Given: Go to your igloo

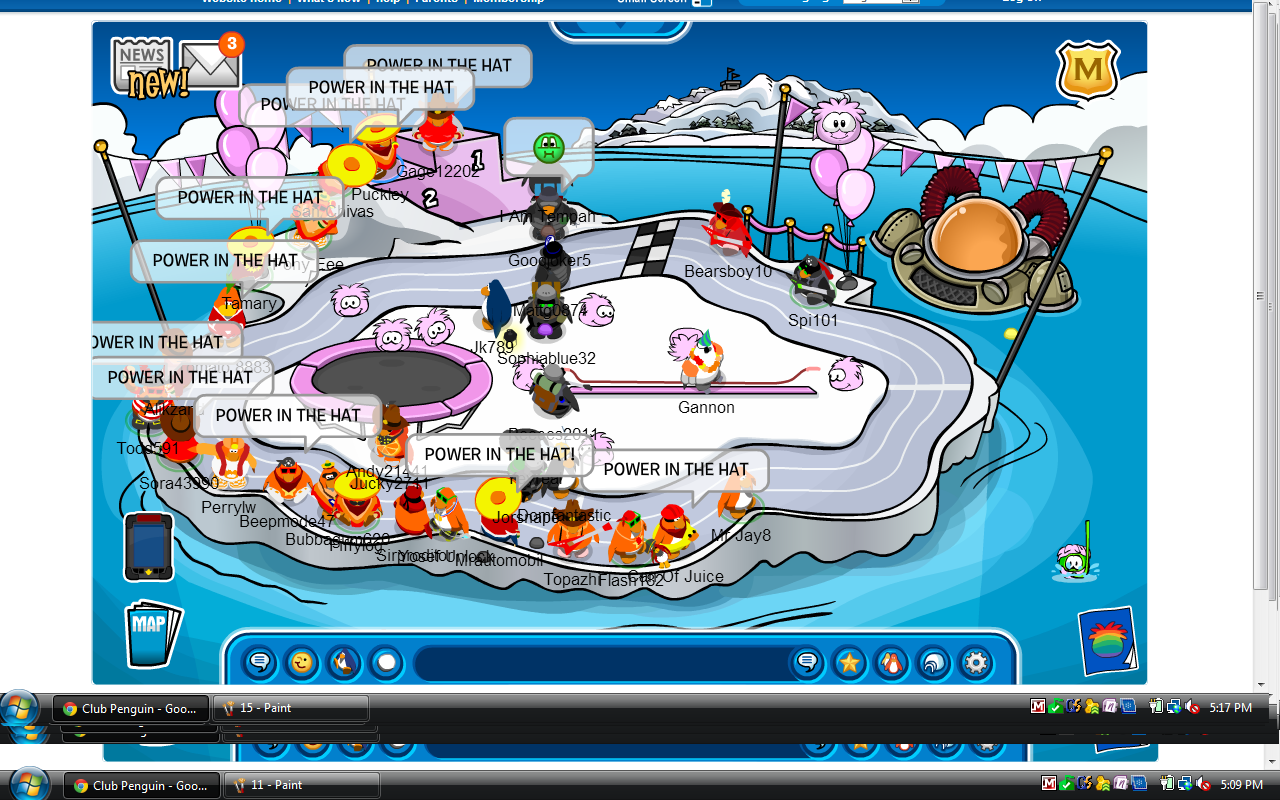Looking at the screenshot, I should click(933, 662).
